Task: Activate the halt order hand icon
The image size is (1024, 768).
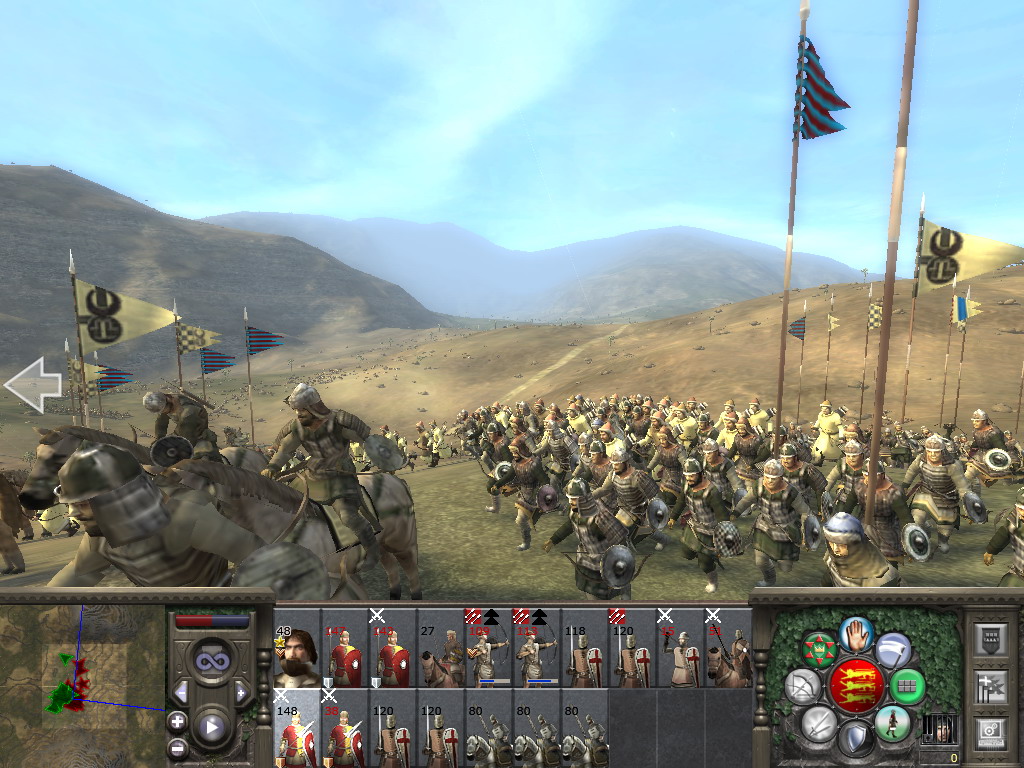Action: (856, 635)
